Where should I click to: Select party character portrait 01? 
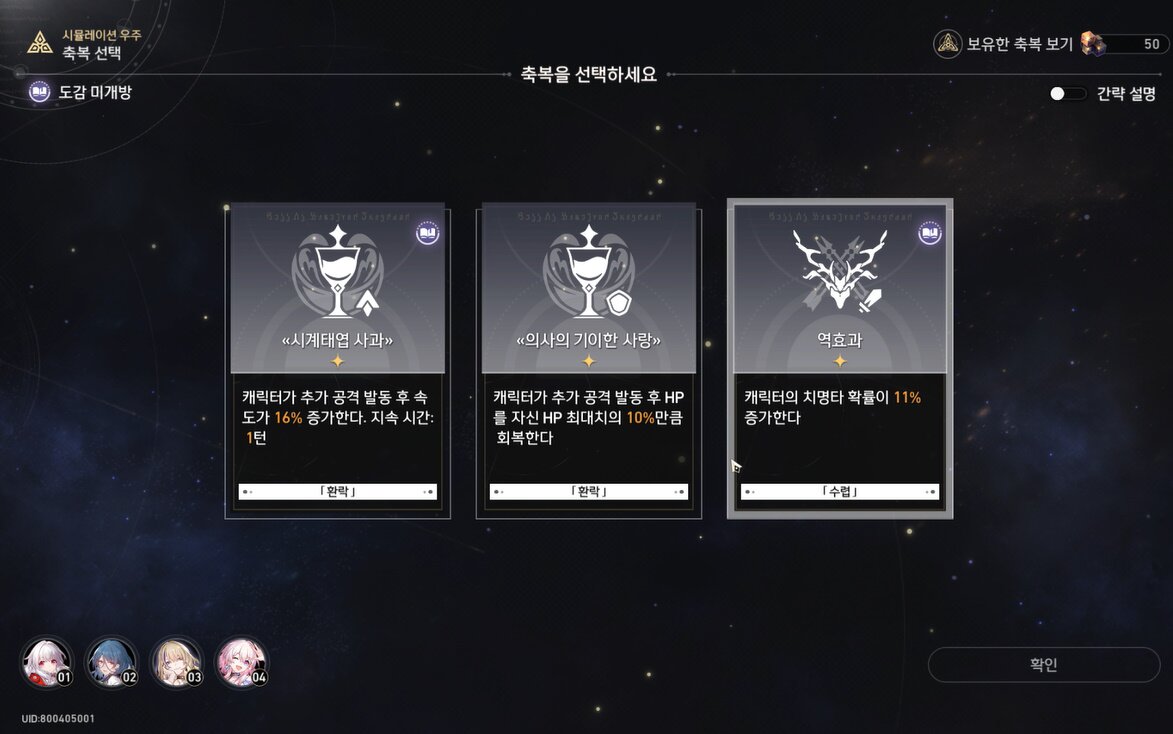coord(46,663)
